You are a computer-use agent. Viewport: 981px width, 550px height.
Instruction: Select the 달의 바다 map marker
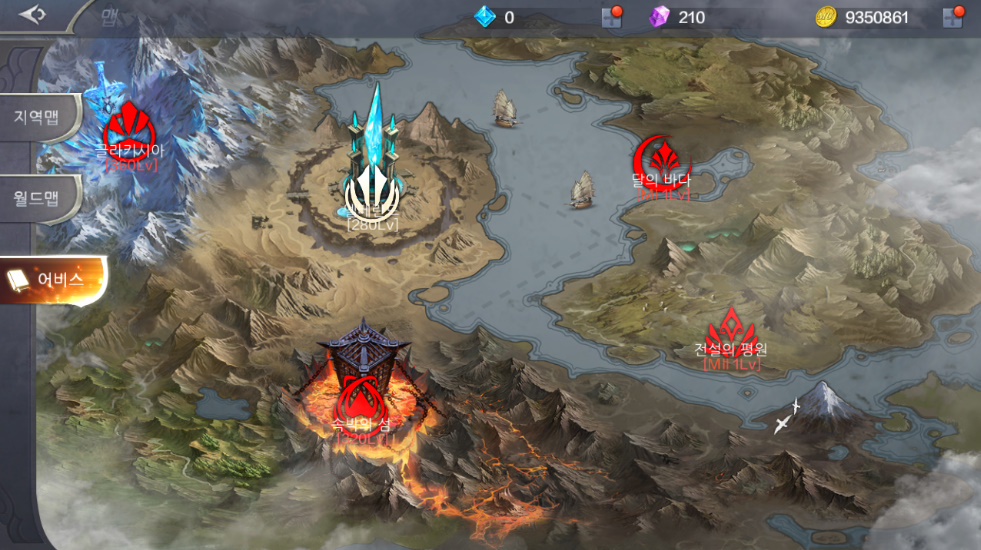(661, 160)
